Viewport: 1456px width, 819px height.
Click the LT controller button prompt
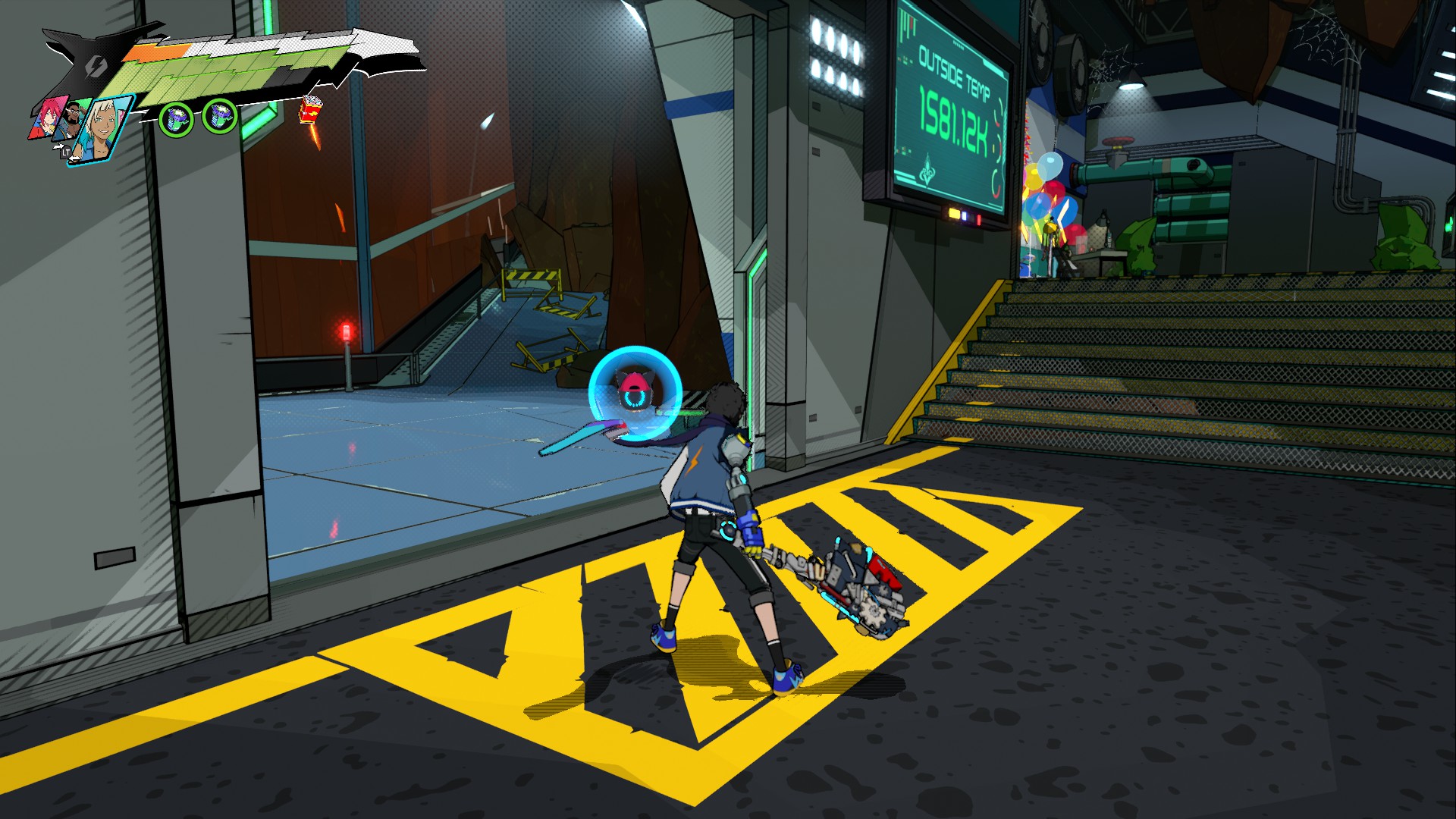(x=66, y=153)
